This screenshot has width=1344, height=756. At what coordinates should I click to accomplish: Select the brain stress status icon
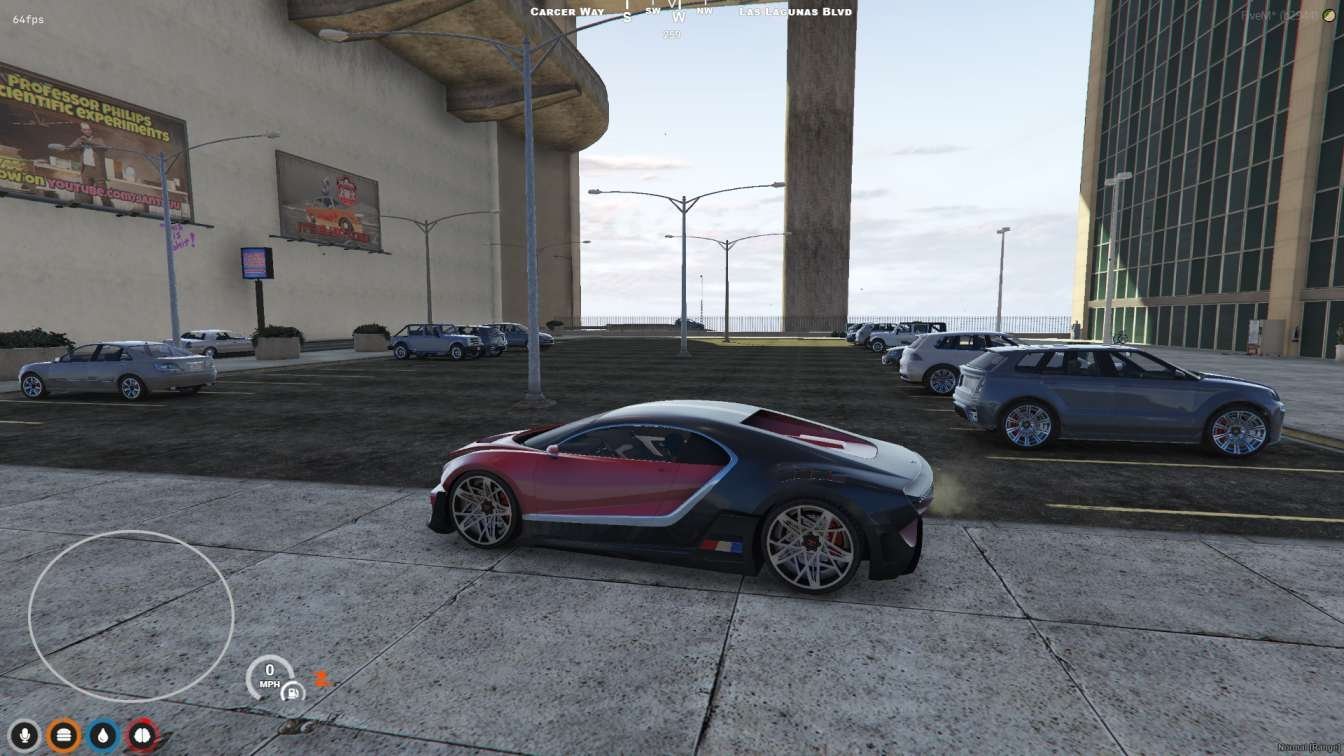click(143, 736)
